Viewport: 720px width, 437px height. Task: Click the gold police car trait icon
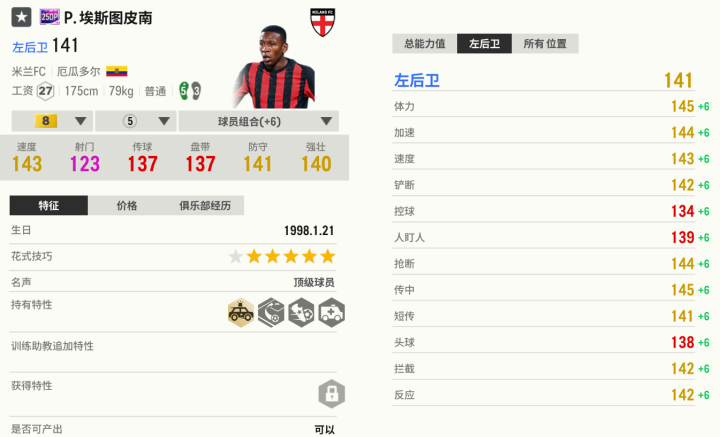(x=240, y=312)
